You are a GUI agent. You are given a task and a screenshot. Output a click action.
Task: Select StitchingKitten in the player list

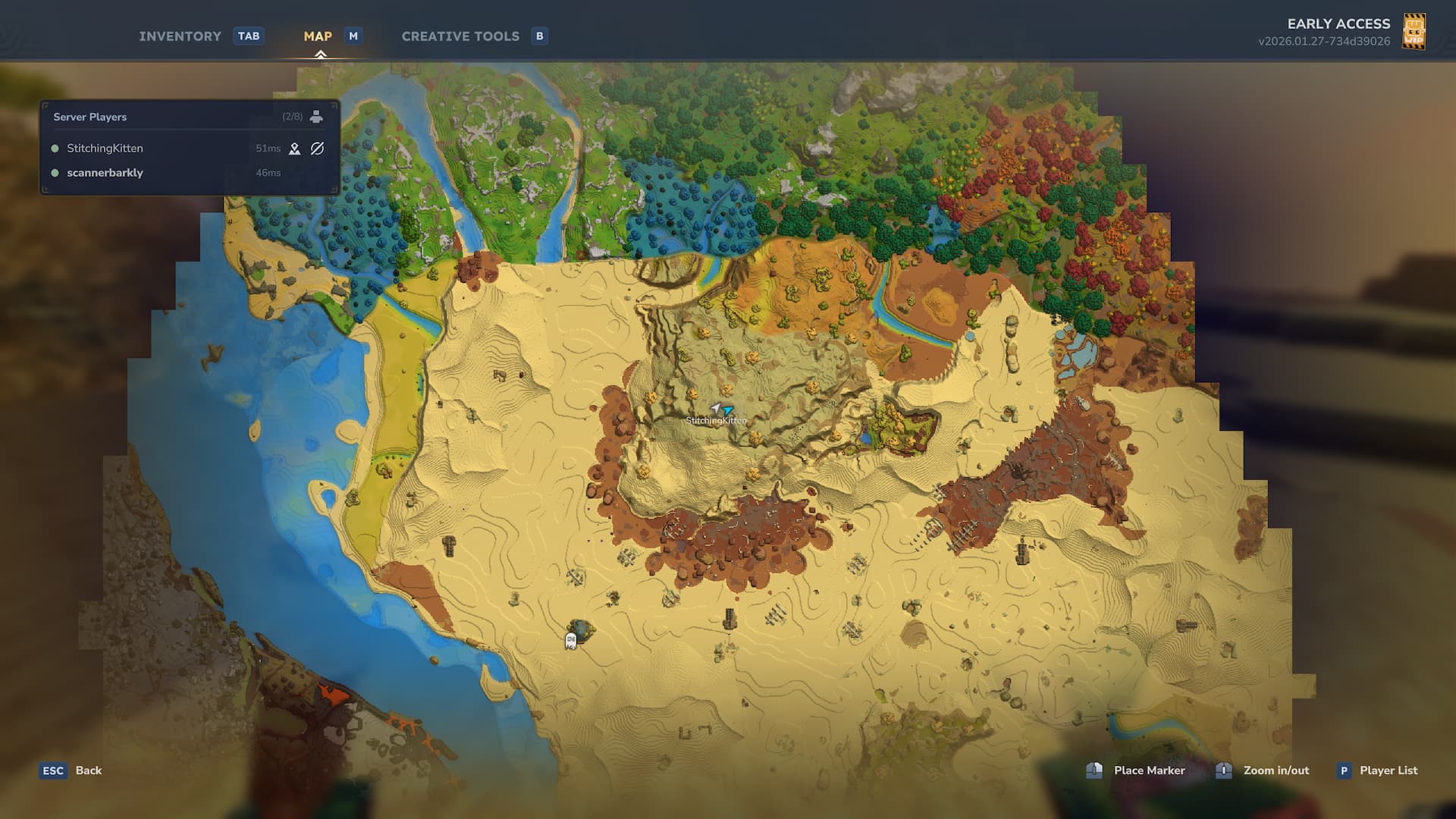(105, 149)
